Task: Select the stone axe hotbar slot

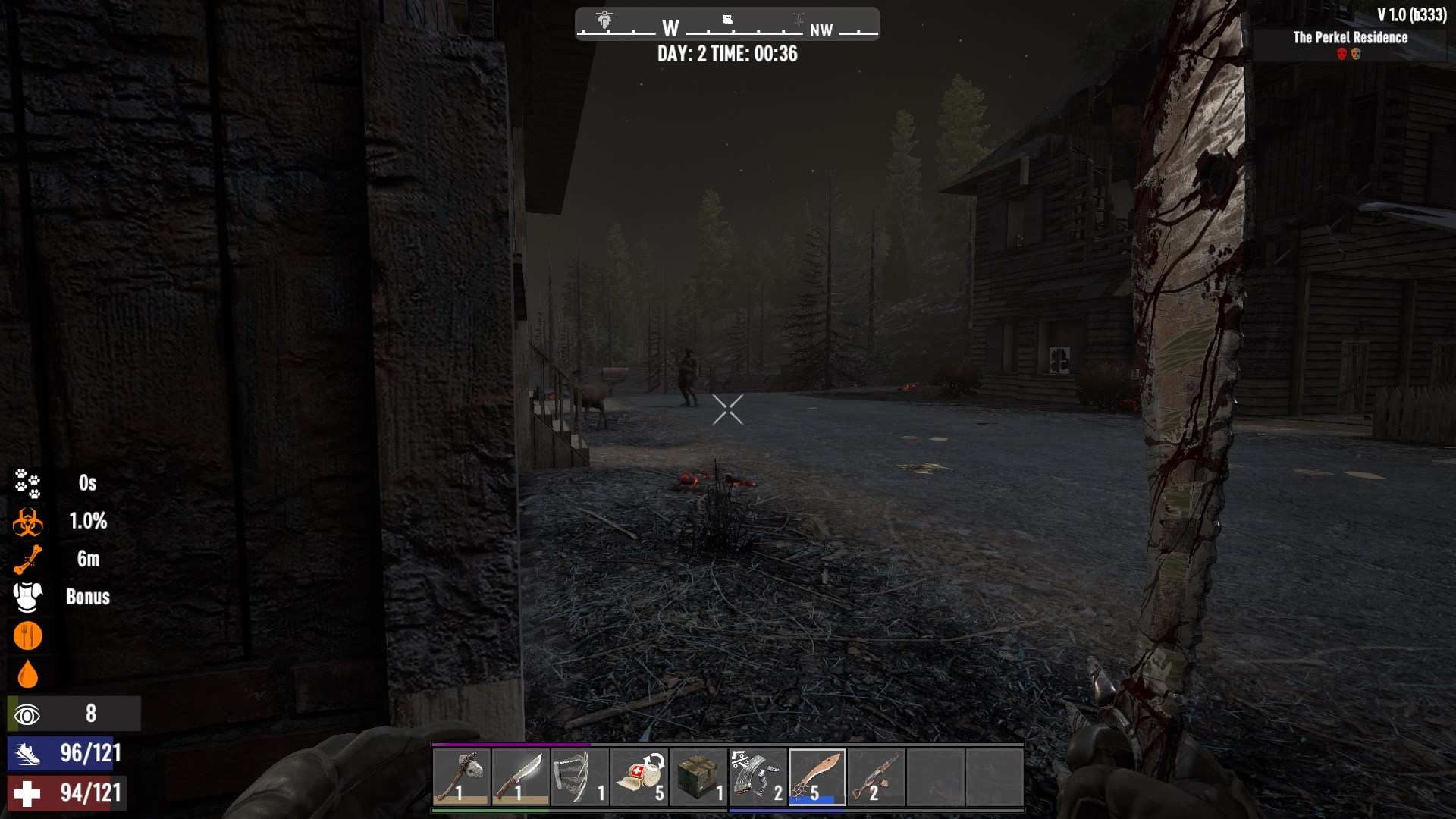Action: [462, 777]
